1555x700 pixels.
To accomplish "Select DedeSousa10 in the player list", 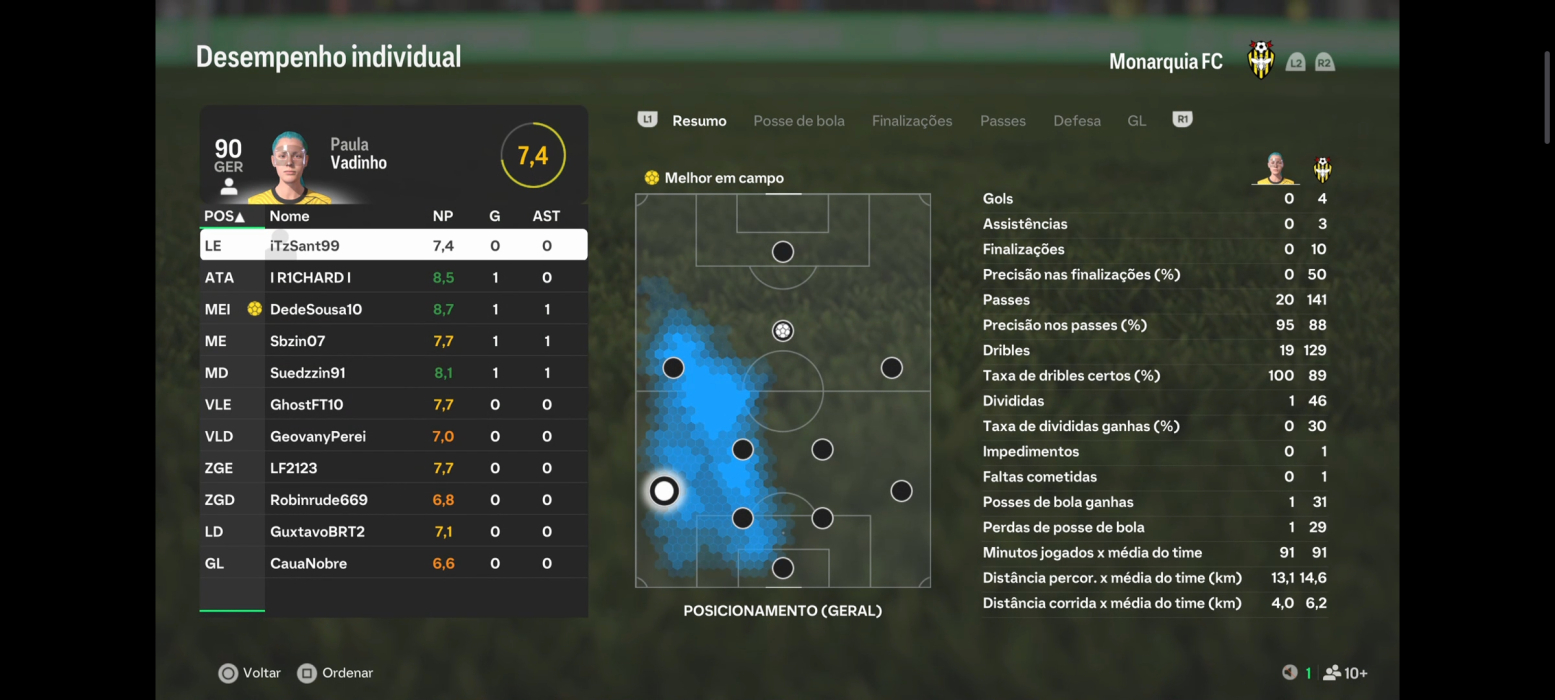I will [x=393, y=309].
